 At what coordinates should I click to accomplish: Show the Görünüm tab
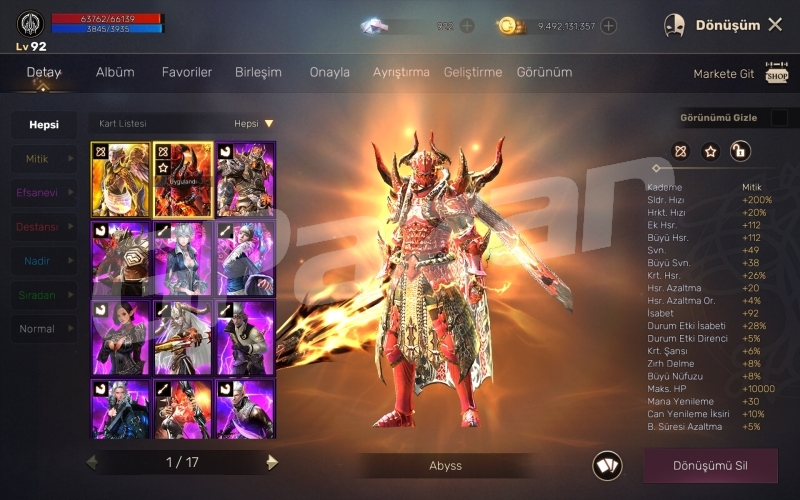[545, 73]
